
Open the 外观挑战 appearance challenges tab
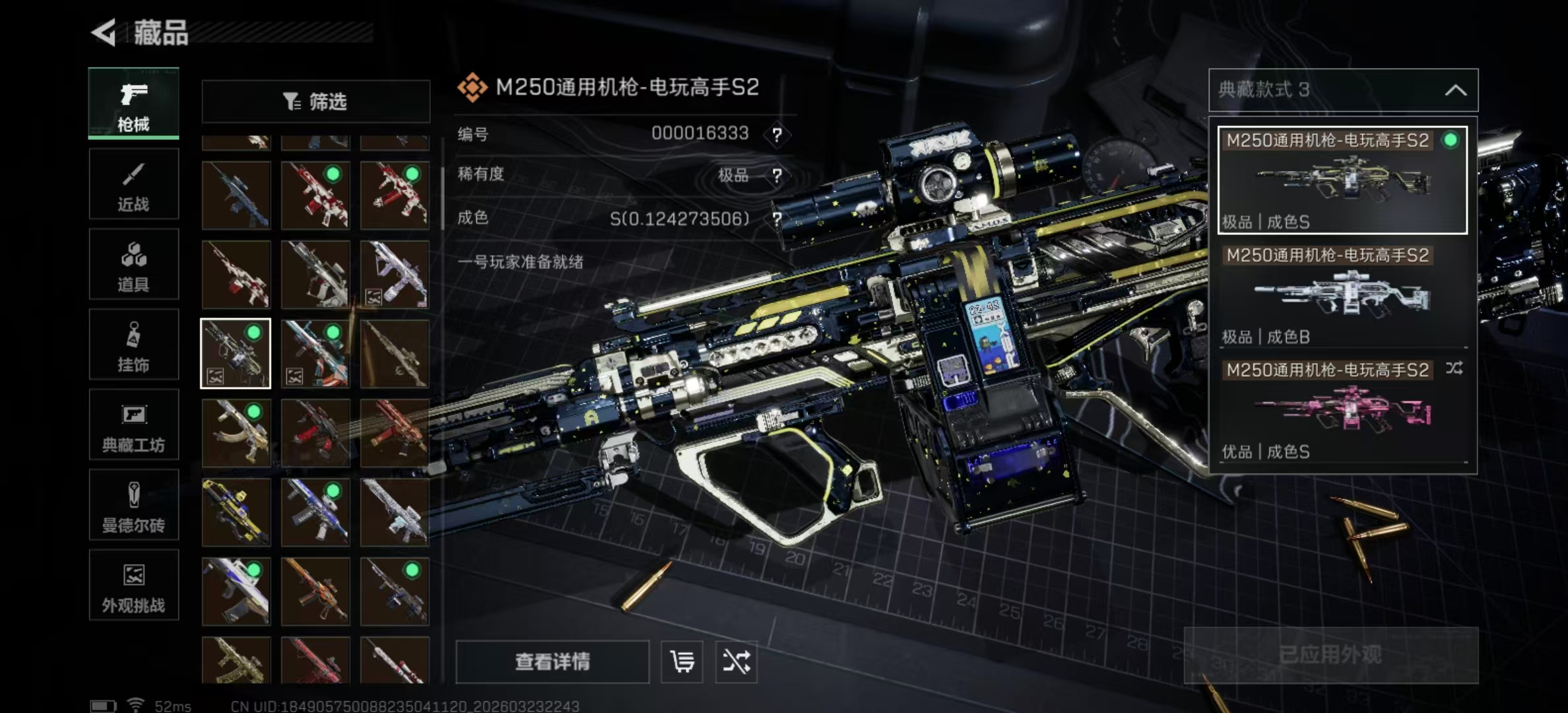[133, 586]
